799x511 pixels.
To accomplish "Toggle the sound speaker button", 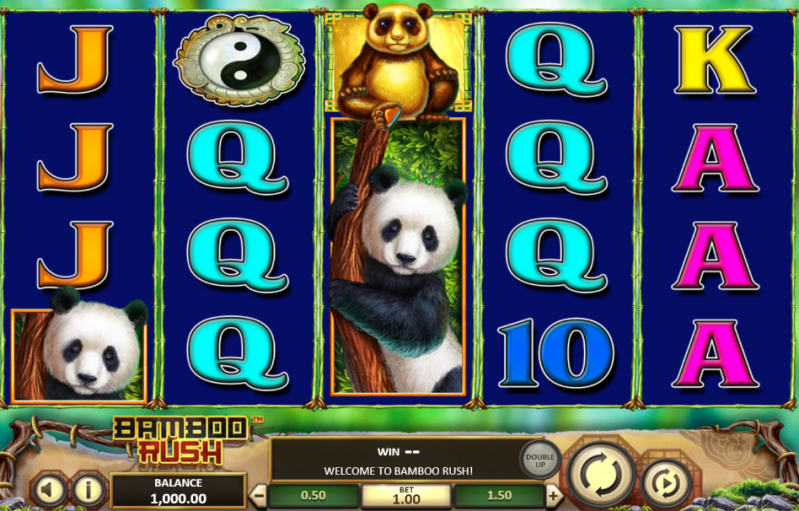I will click(49, 490).
